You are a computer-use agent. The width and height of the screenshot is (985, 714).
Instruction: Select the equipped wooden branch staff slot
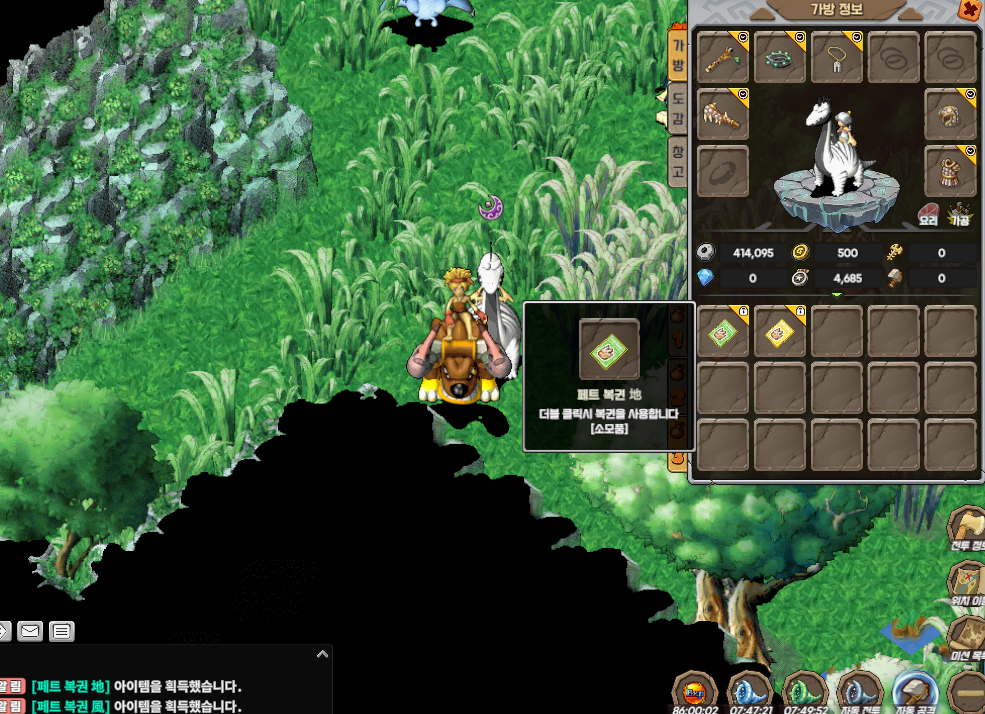722,57
